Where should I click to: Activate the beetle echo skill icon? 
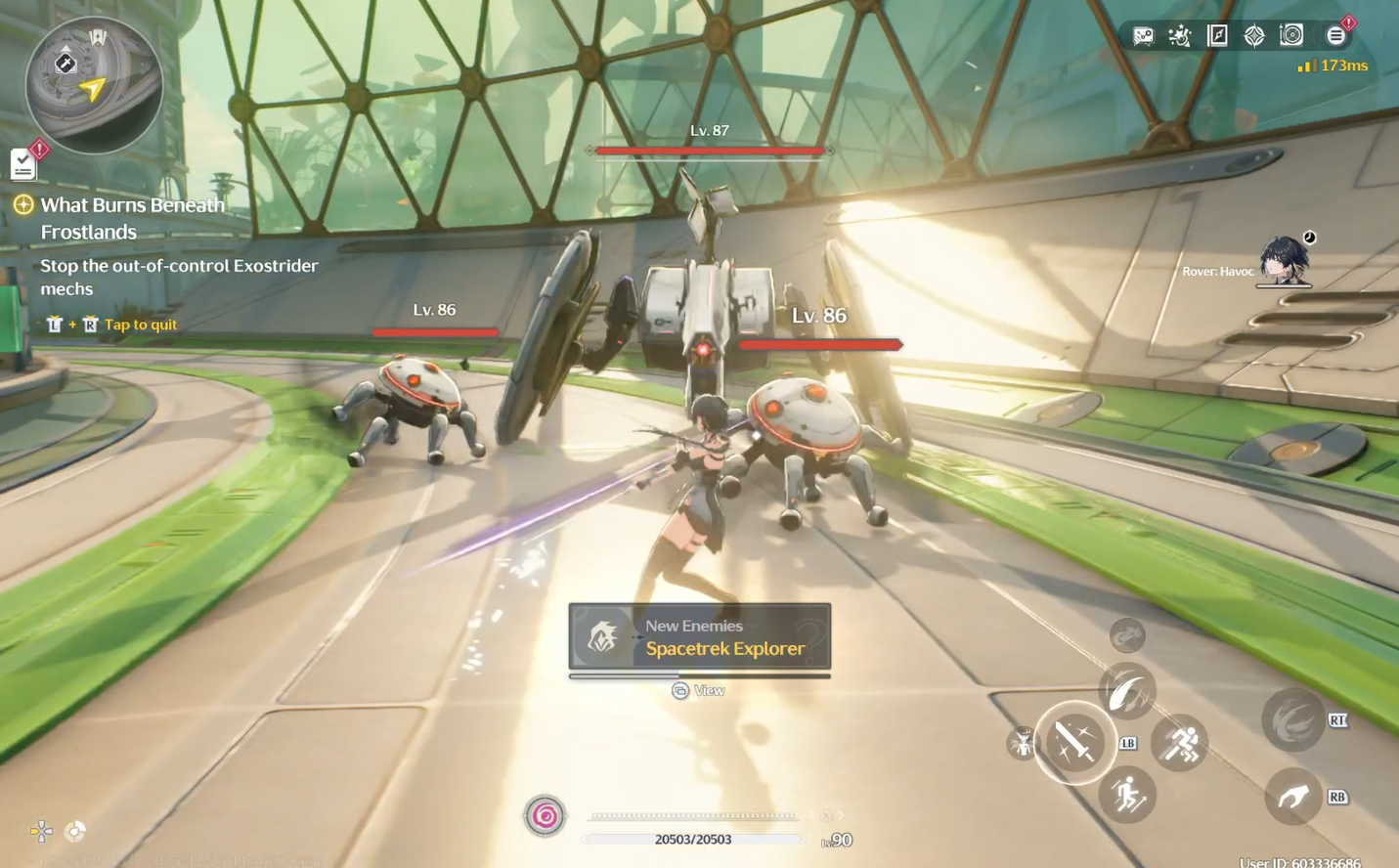[1022, 745]
